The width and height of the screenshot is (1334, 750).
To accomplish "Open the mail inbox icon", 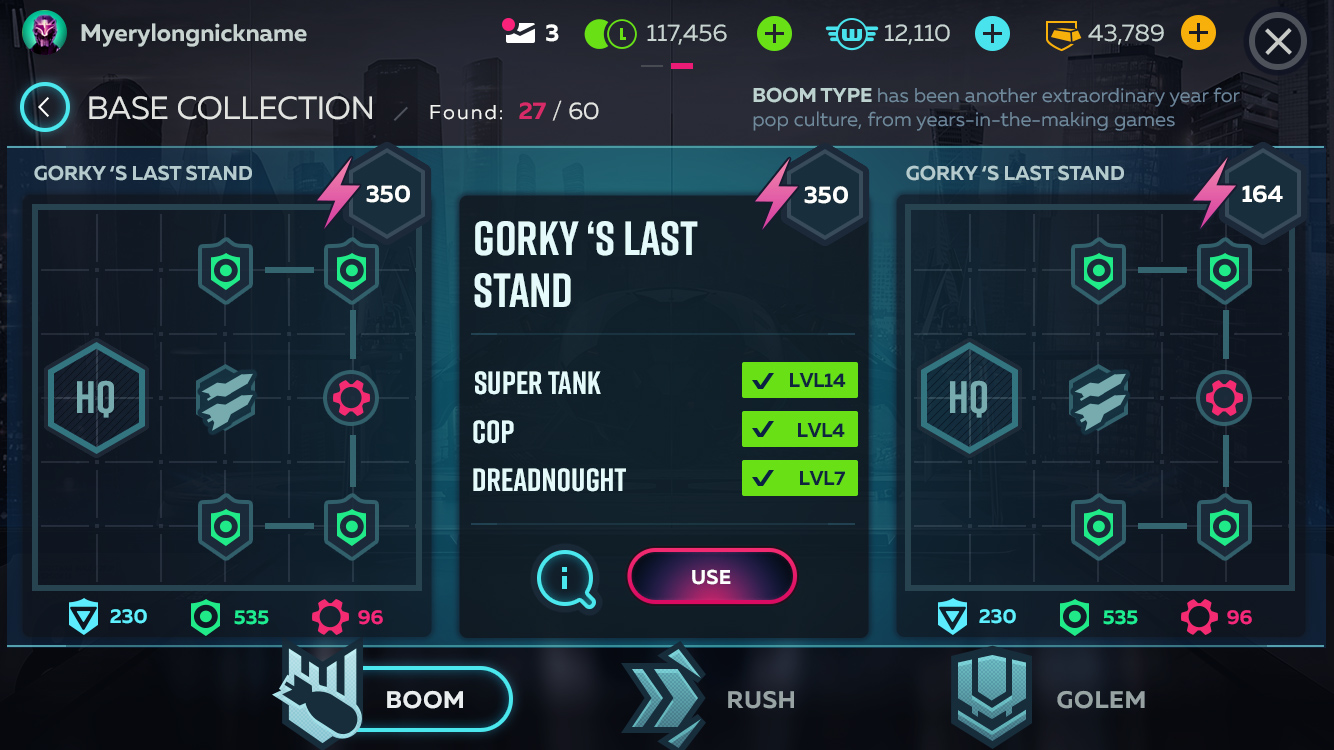I will pos(520,34).
